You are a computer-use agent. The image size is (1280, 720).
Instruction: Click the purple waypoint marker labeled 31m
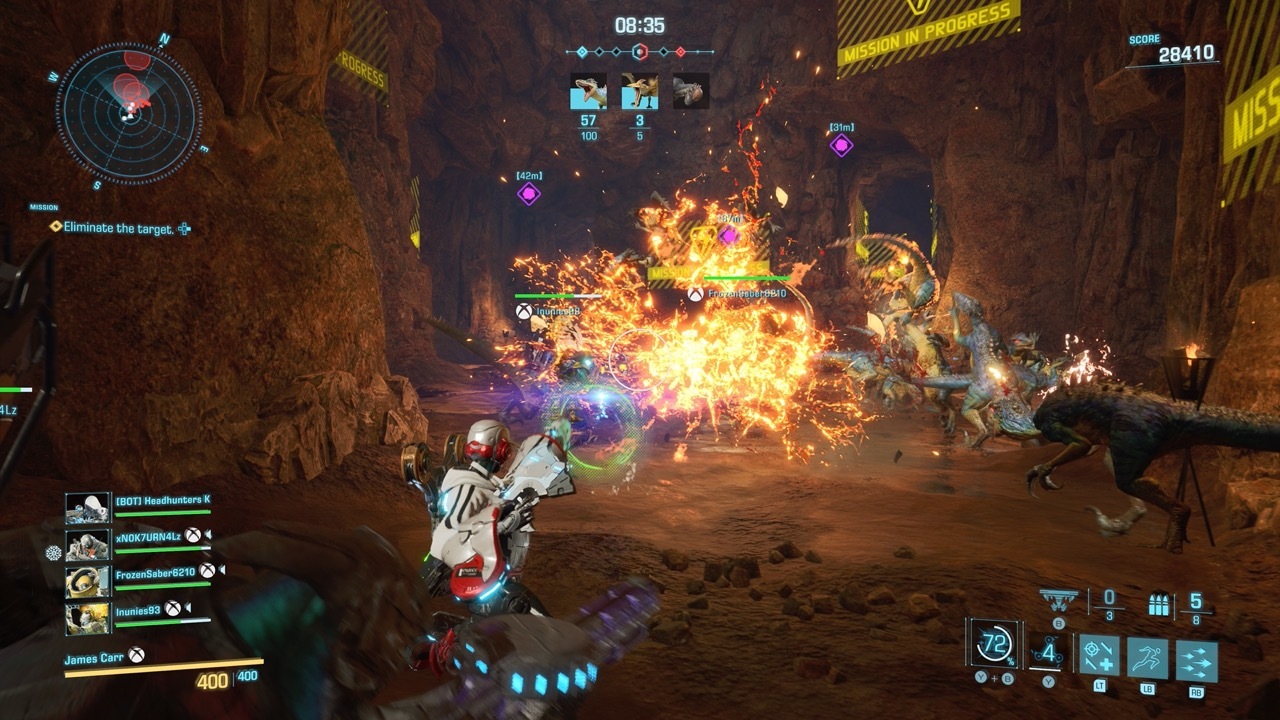841,145
